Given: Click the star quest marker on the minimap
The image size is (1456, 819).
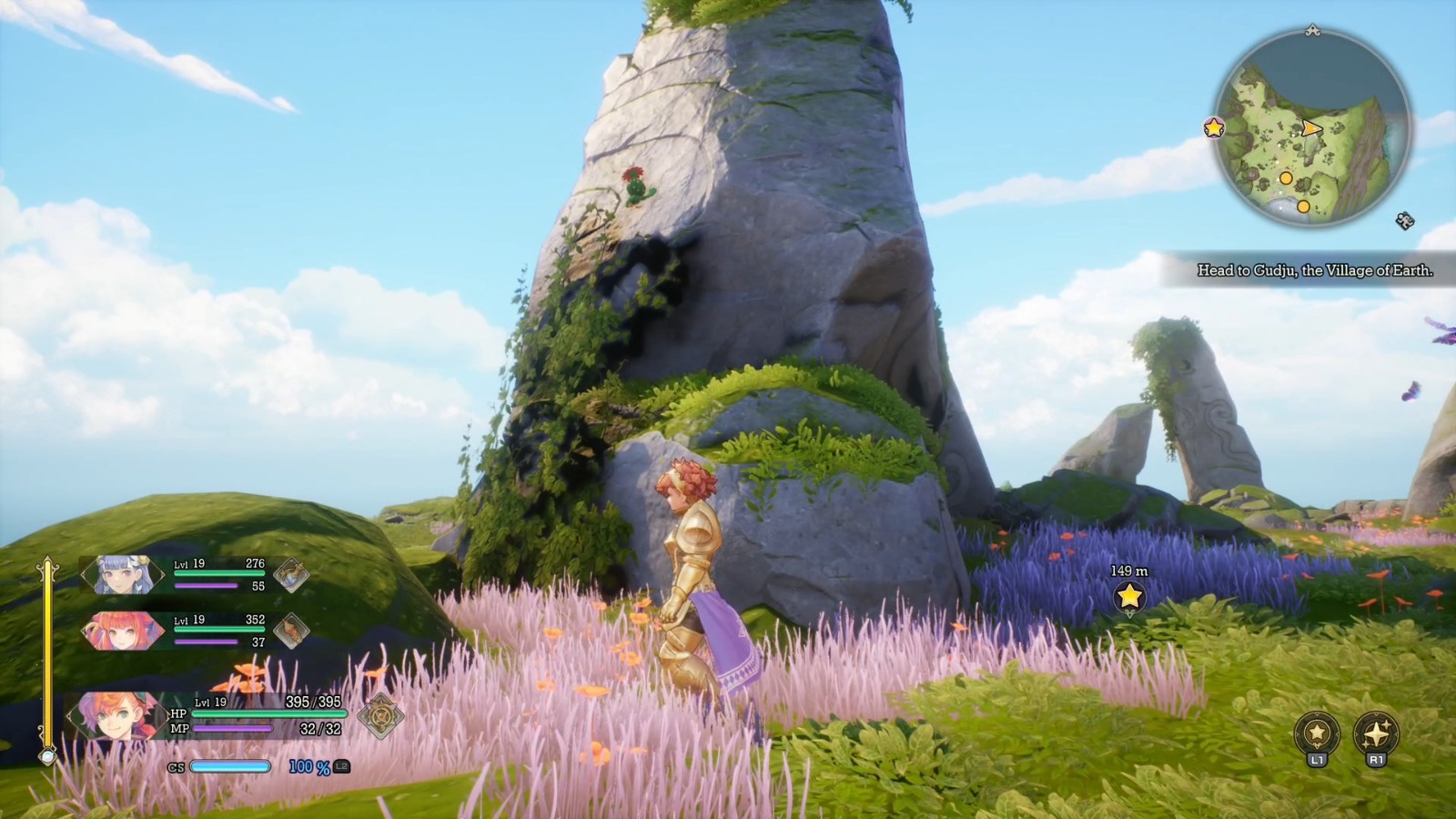Looking at the screenshot, I should [1214, 128].
